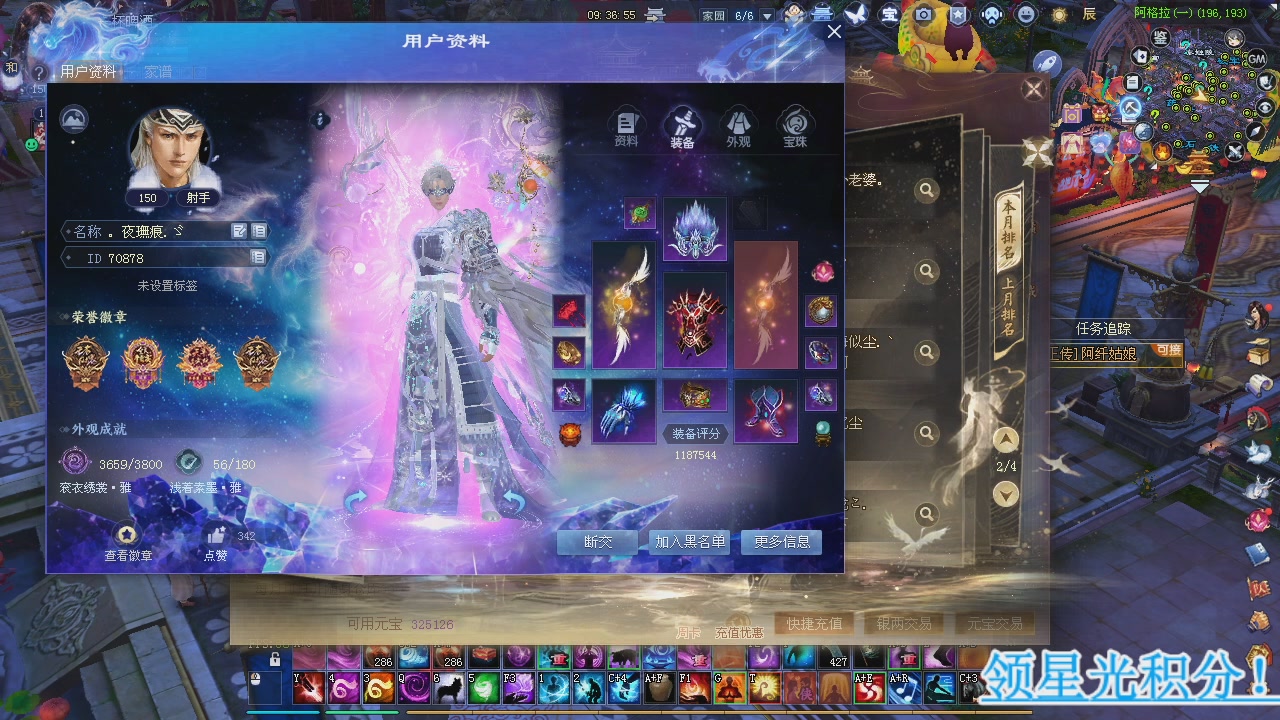Click the first honor medal badge

click(86, 360)
